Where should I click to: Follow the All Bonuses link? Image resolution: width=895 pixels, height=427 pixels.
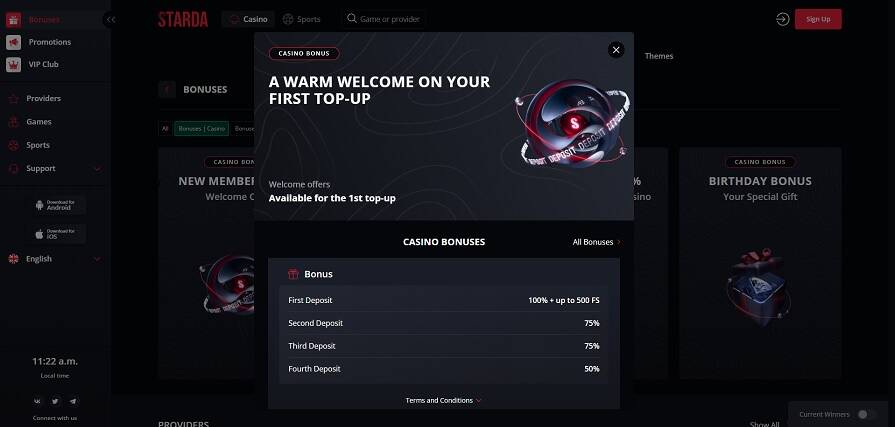coord(596,242)
